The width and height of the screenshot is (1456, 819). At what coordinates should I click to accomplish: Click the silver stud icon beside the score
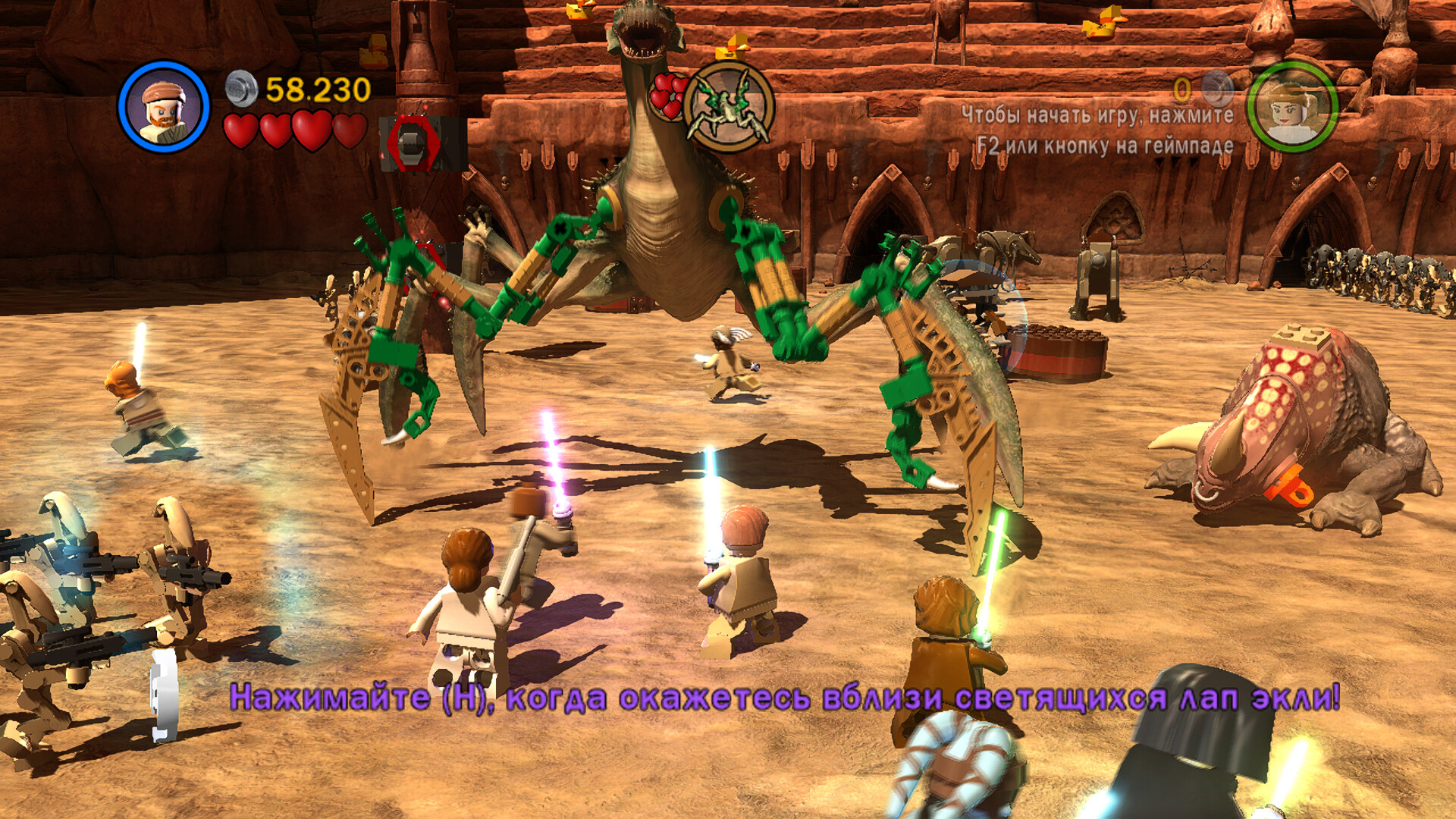(242, 89)
